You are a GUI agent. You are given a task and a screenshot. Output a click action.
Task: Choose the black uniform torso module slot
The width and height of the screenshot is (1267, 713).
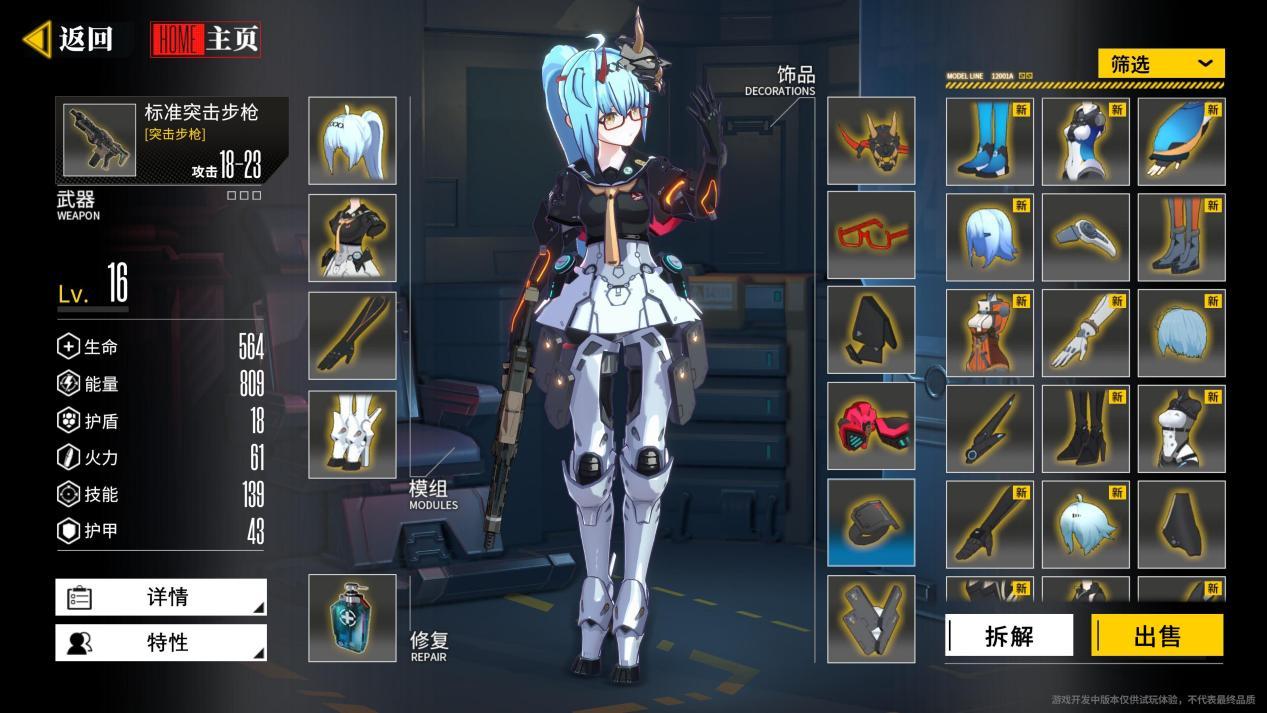[352, 238]
